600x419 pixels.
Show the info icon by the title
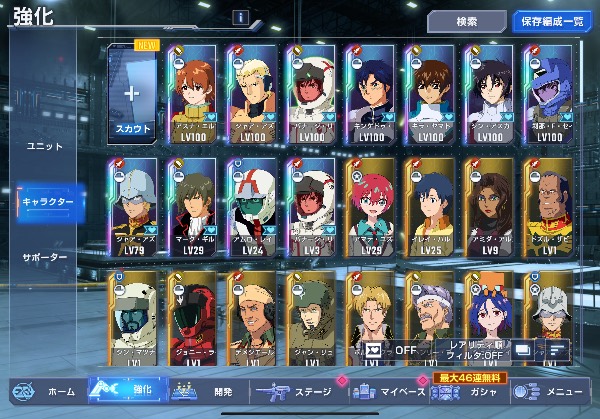(x=240, y=17)
